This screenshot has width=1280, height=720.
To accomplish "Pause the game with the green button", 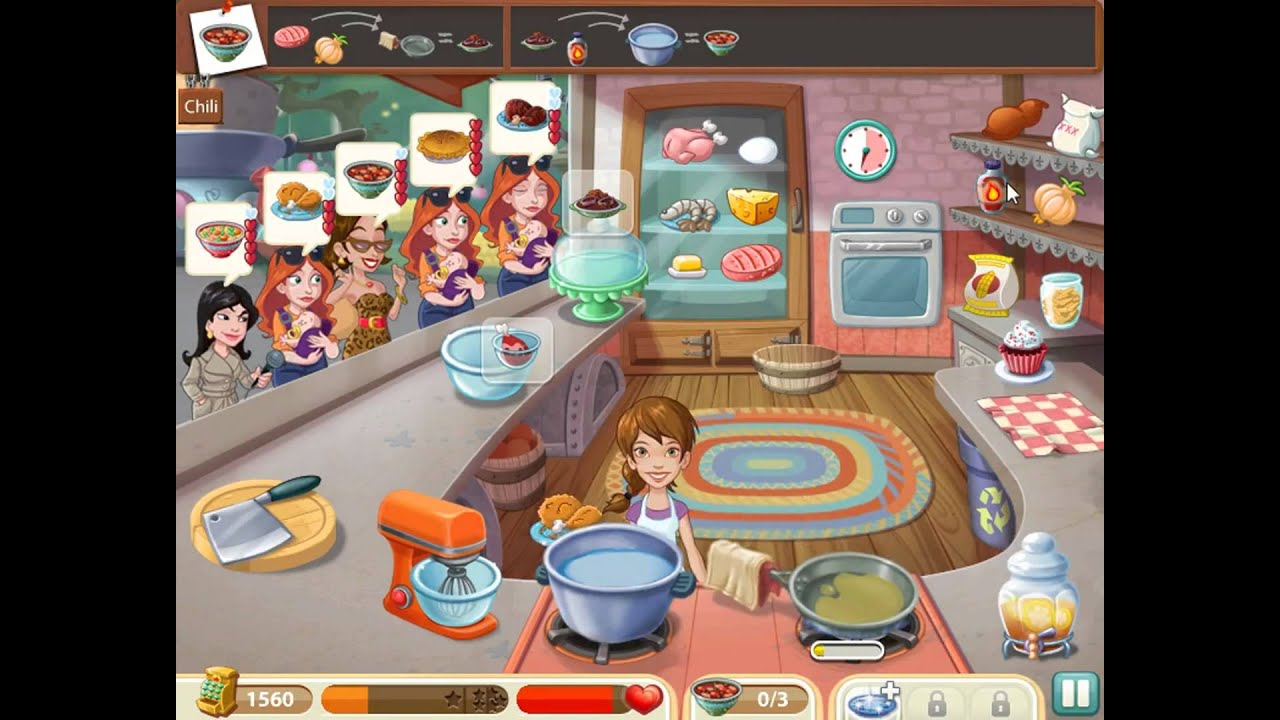I will (x=1075, y=693).
